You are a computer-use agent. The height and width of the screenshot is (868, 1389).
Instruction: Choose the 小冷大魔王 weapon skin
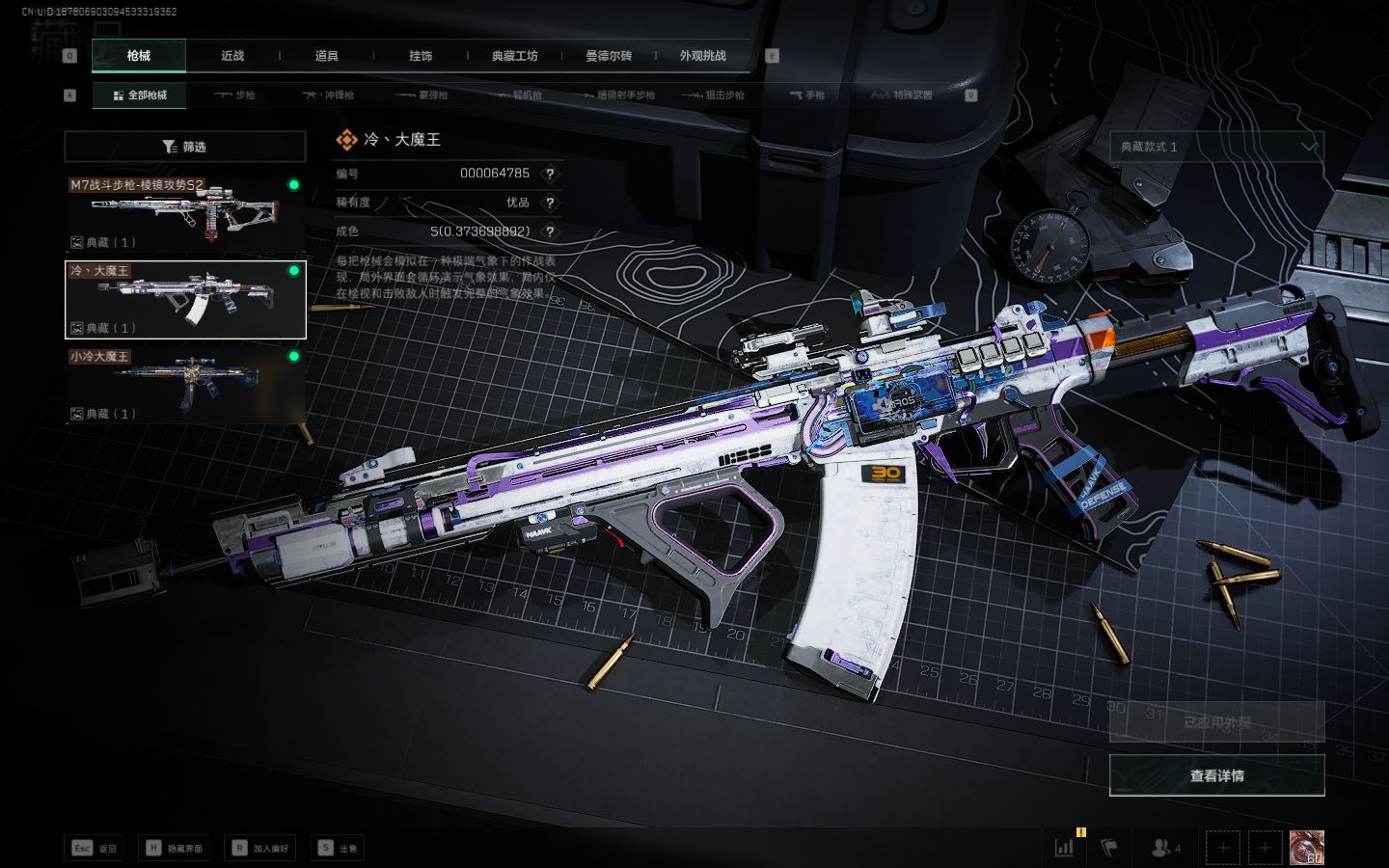pos(185,385)
